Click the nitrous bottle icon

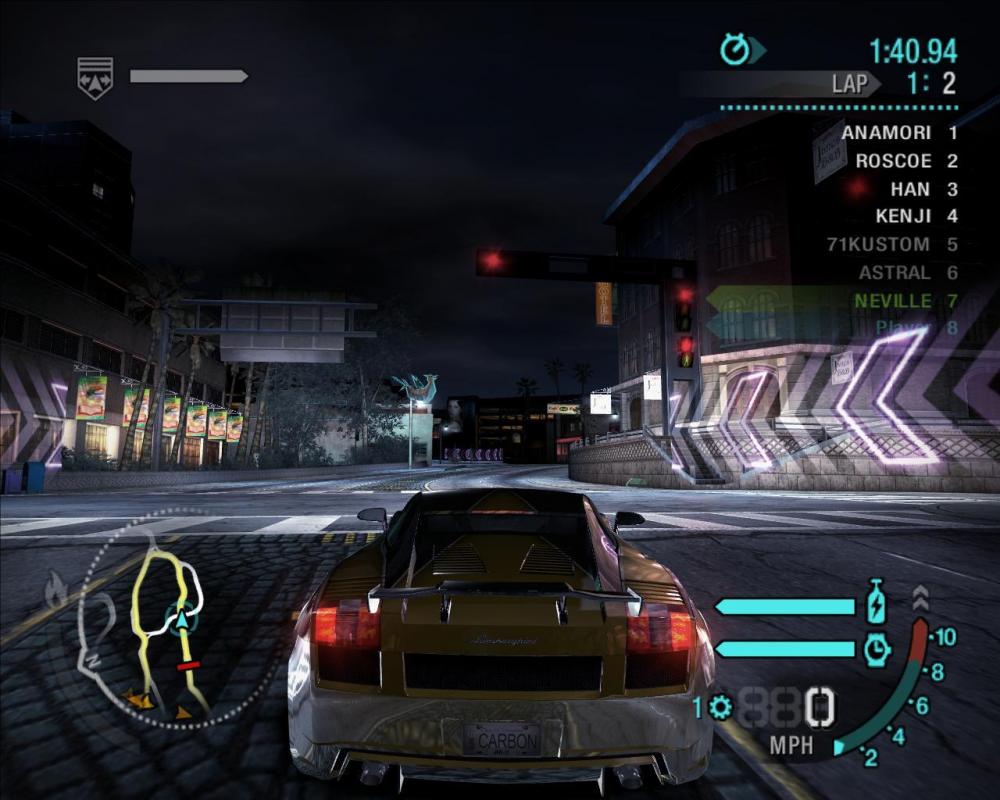(876, 605)
